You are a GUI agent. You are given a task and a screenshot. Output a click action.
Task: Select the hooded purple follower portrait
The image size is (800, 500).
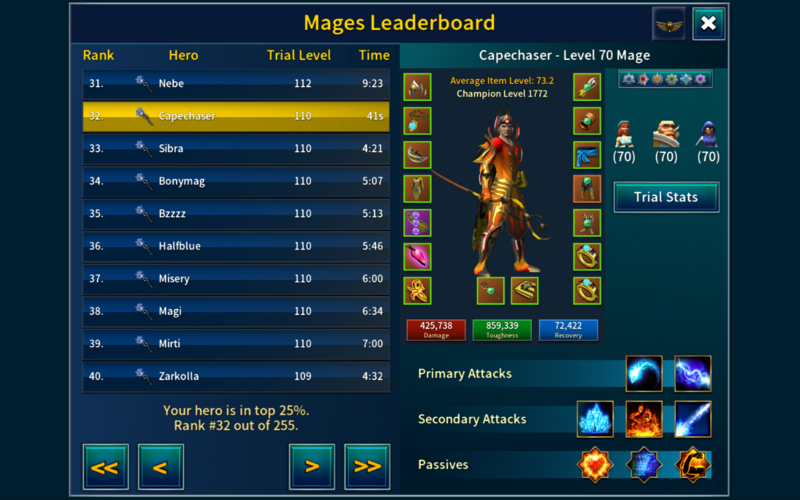click(708, 134)
